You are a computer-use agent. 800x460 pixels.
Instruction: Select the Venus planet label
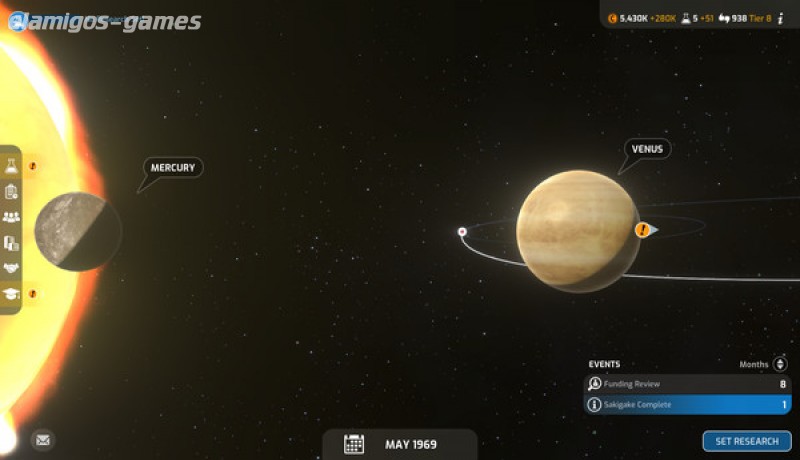(x=647, y=149)
